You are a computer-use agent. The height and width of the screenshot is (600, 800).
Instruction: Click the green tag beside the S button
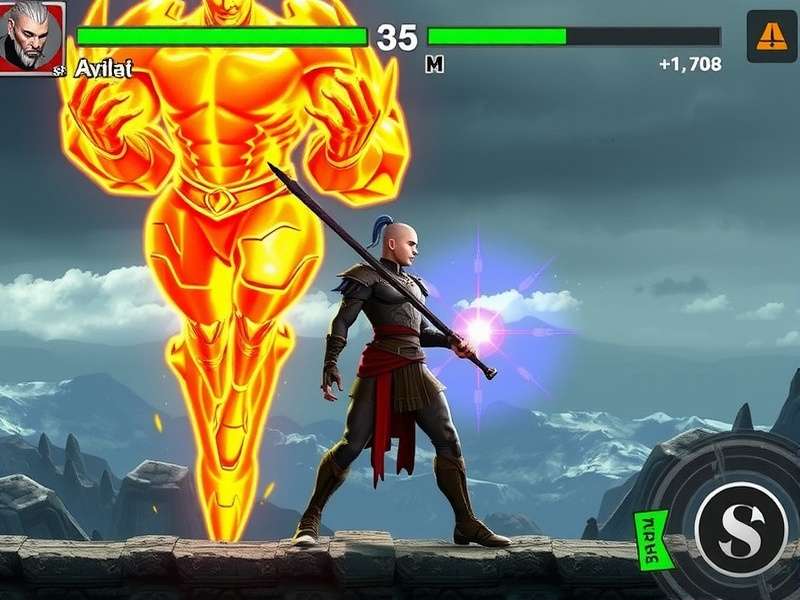coord(655,539)
